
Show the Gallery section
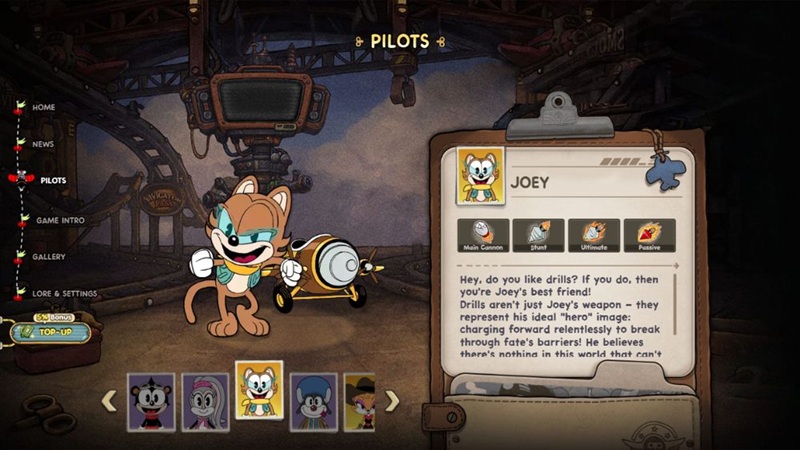click(48, 257)
